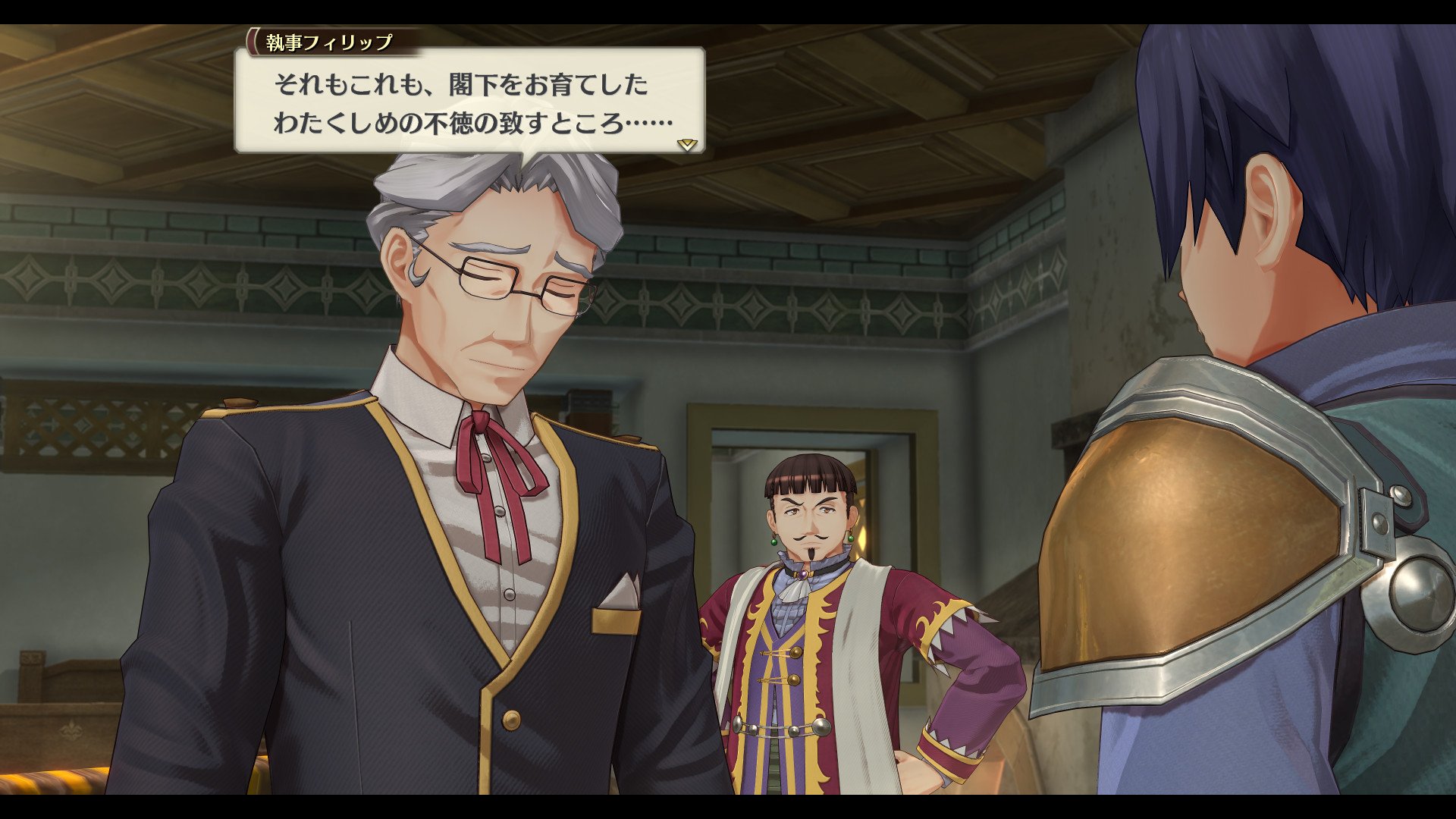This screenshot has width=1456, height=819.
Task: Click the 執事フィリップ speaker name plate
Action: click(326, 43)
